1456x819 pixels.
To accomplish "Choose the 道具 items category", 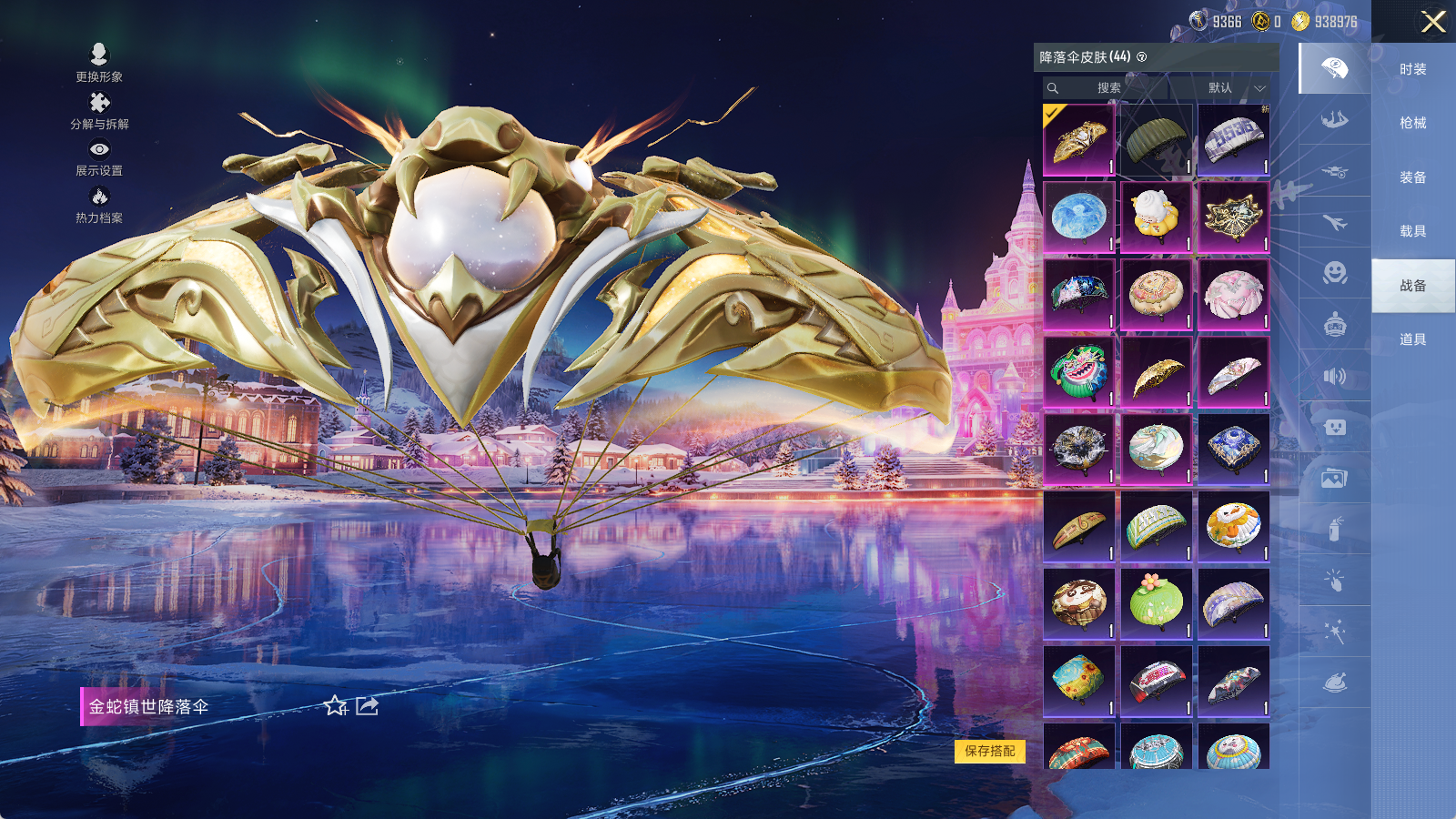I will pos(1412,339).
